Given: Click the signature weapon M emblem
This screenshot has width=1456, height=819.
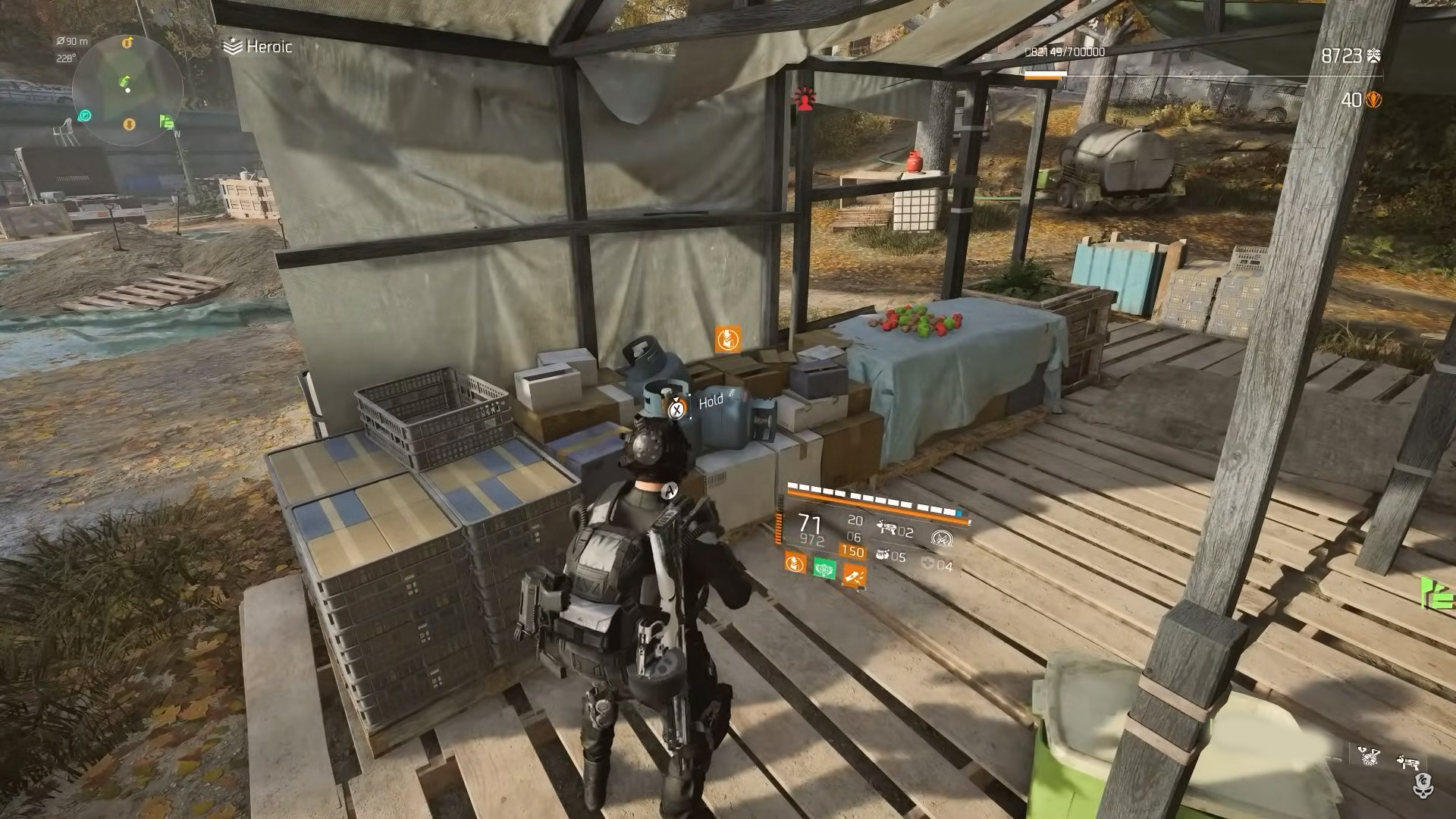Looking at the screenshot, I should [943, 538].
